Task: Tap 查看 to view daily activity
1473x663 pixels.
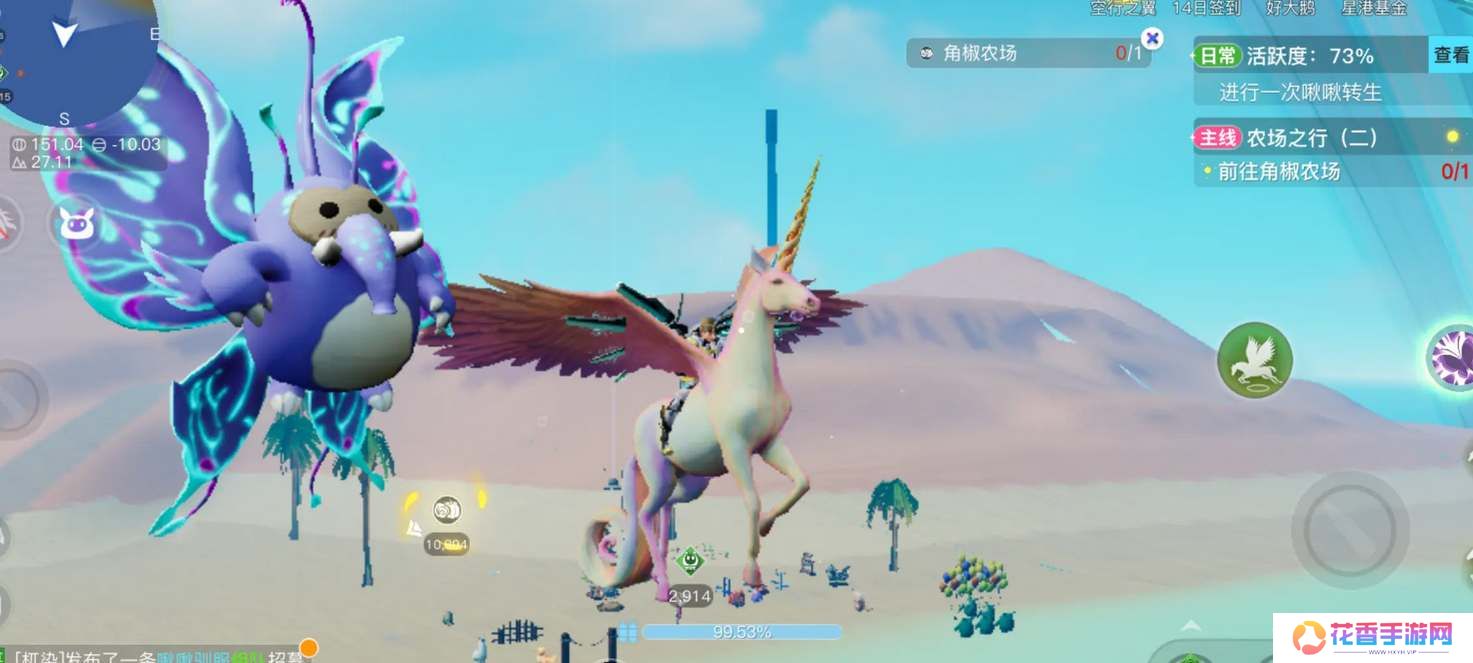Action: (x=1450, y=56)
